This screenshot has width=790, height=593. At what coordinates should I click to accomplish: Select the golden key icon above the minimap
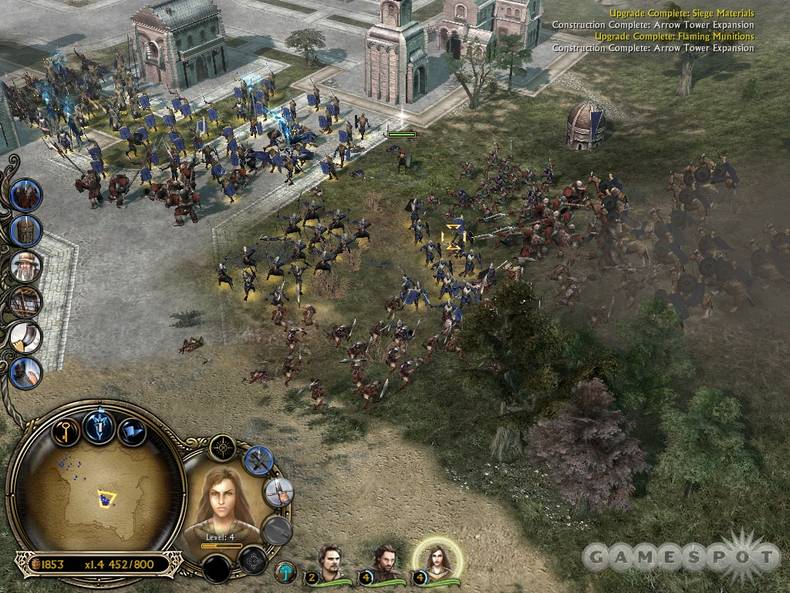(x=67, y=432)
